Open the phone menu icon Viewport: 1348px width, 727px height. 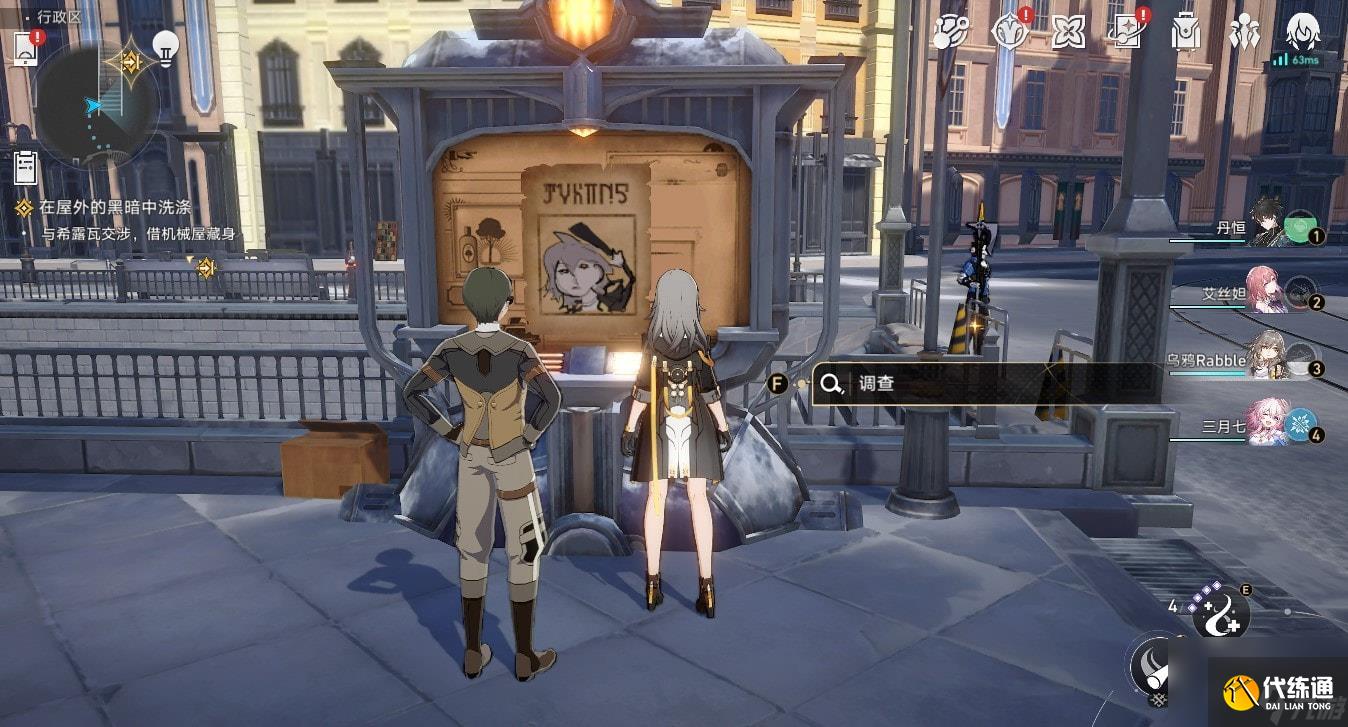26,48
